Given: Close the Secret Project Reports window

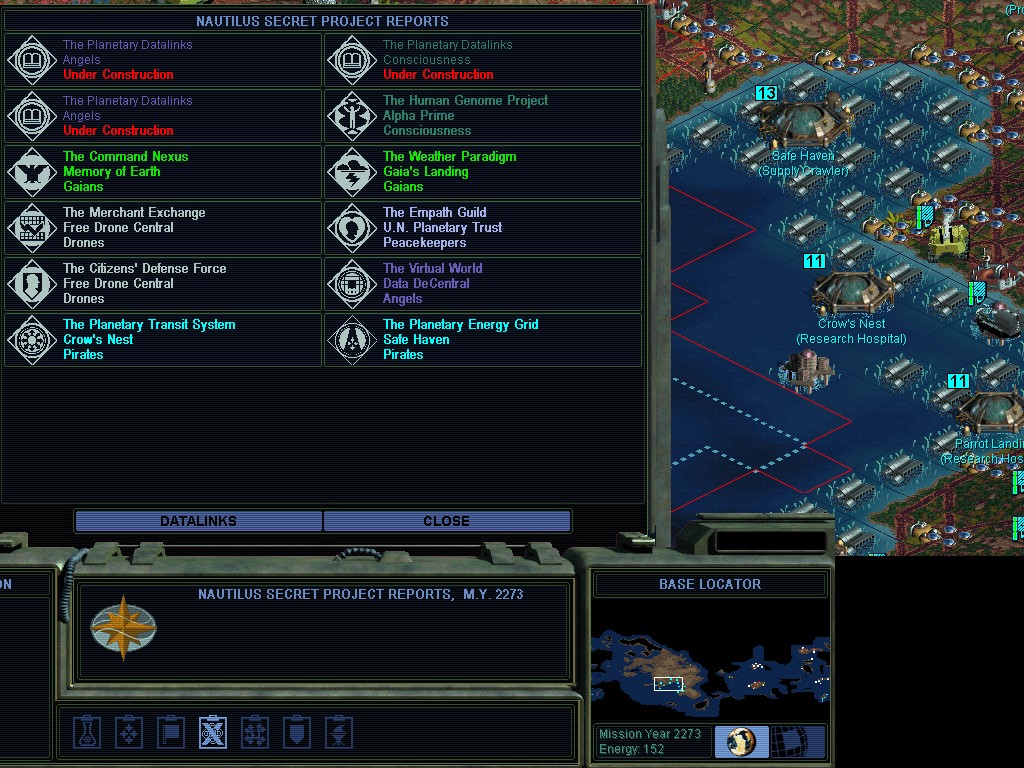Looking at the screenshot, I should click(x=446, y=521).
